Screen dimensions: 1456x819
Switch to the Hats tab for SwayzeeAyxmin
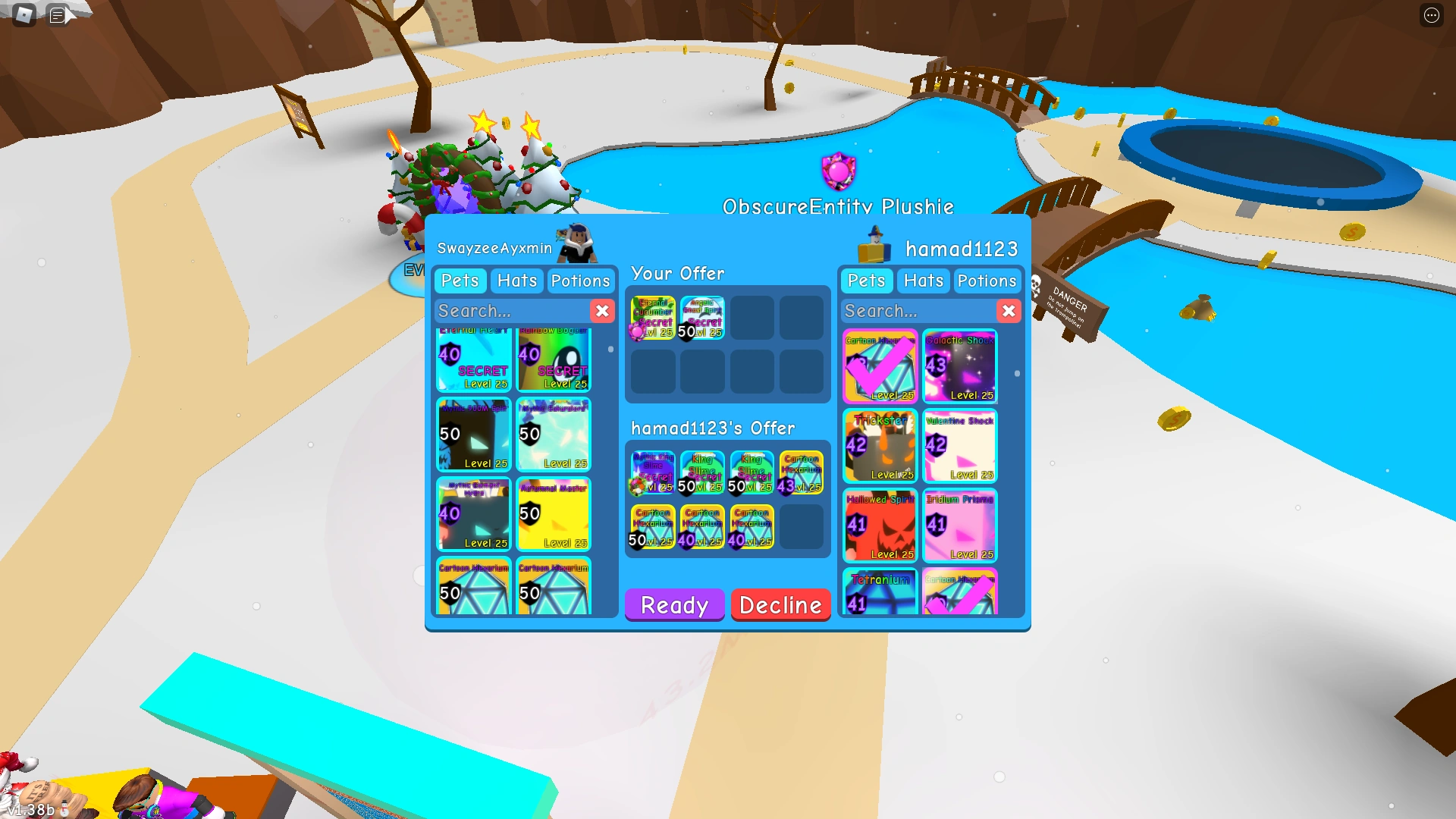click(516, 281)
